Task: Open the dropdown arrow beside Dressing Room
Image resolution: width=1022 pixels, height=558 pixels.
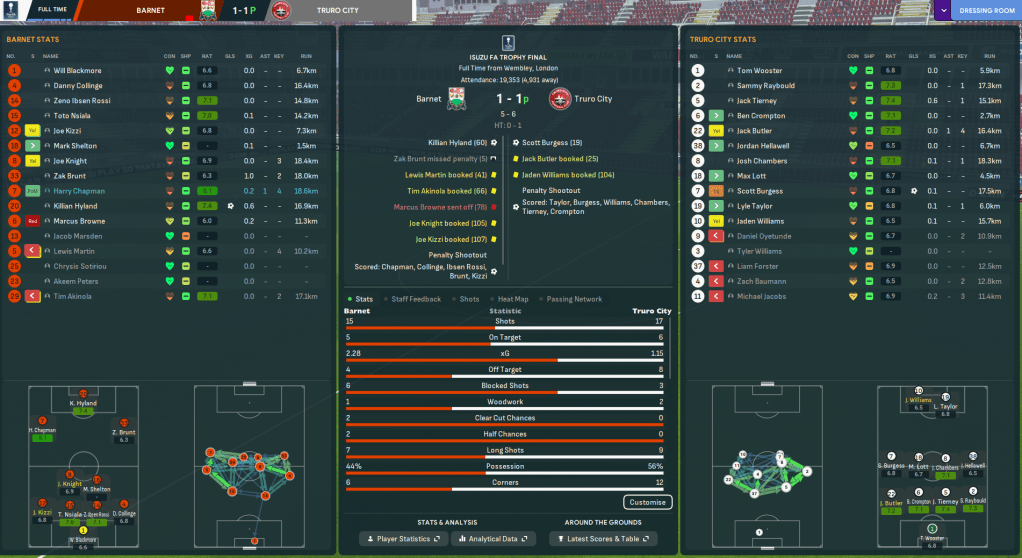Action: tap(945, 11)
